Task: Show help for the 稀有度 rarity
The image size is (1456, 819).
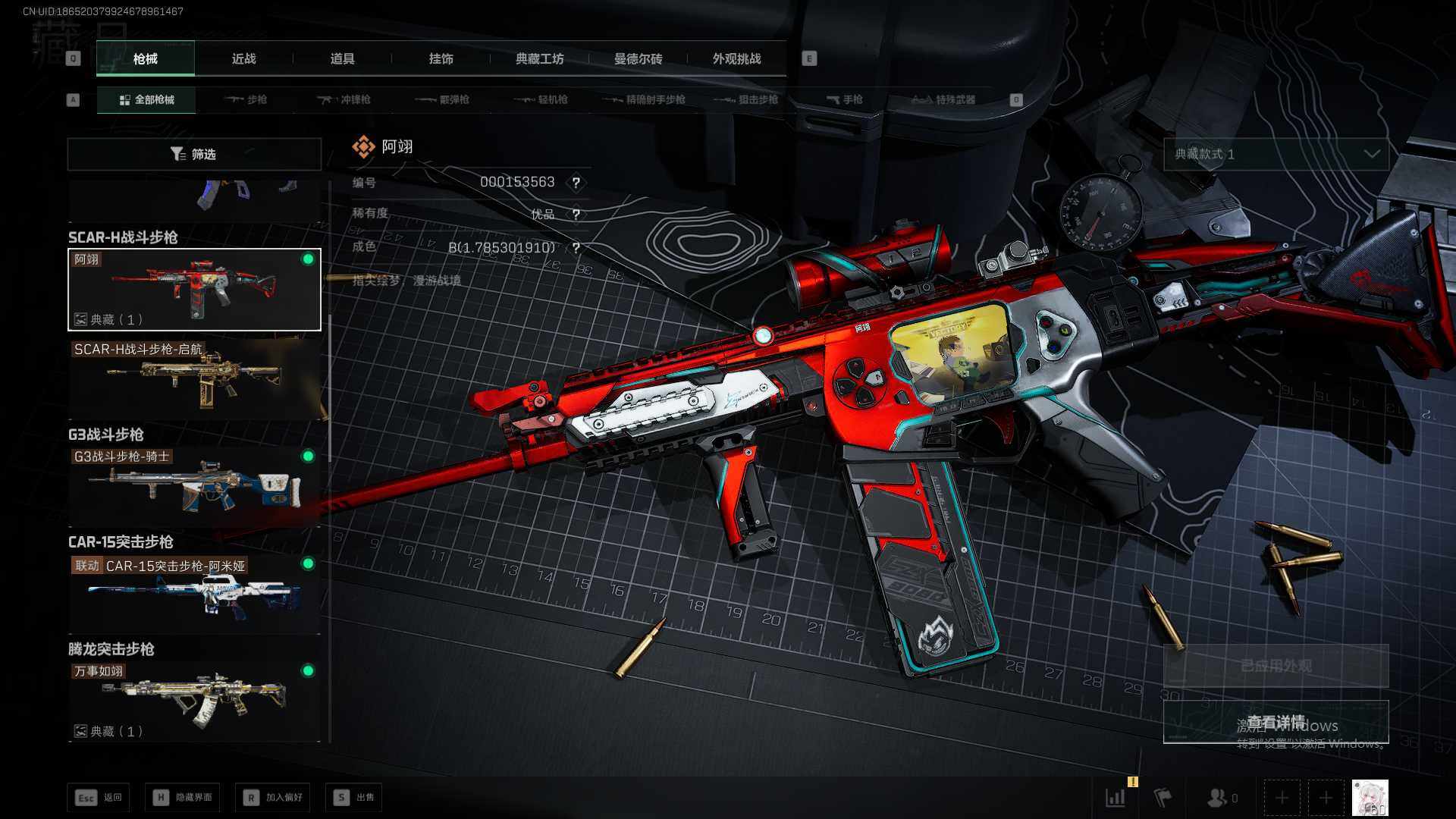Action: (x=576, y=215)
